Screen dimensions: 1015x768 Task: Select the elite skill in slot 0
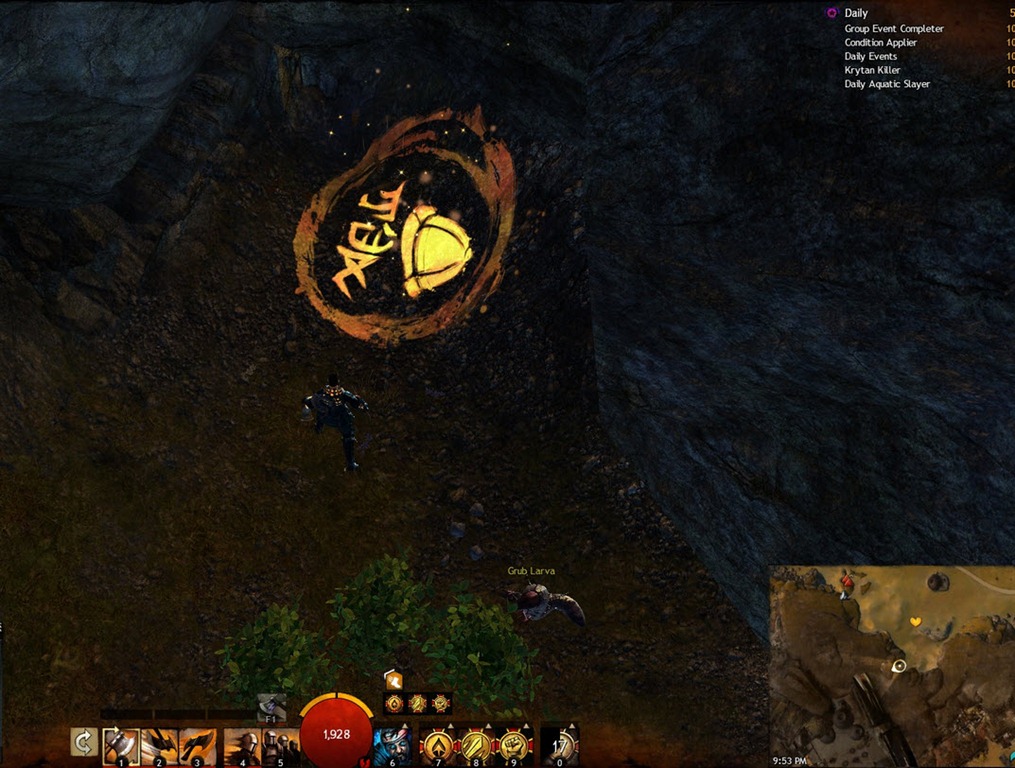point(559,745)
